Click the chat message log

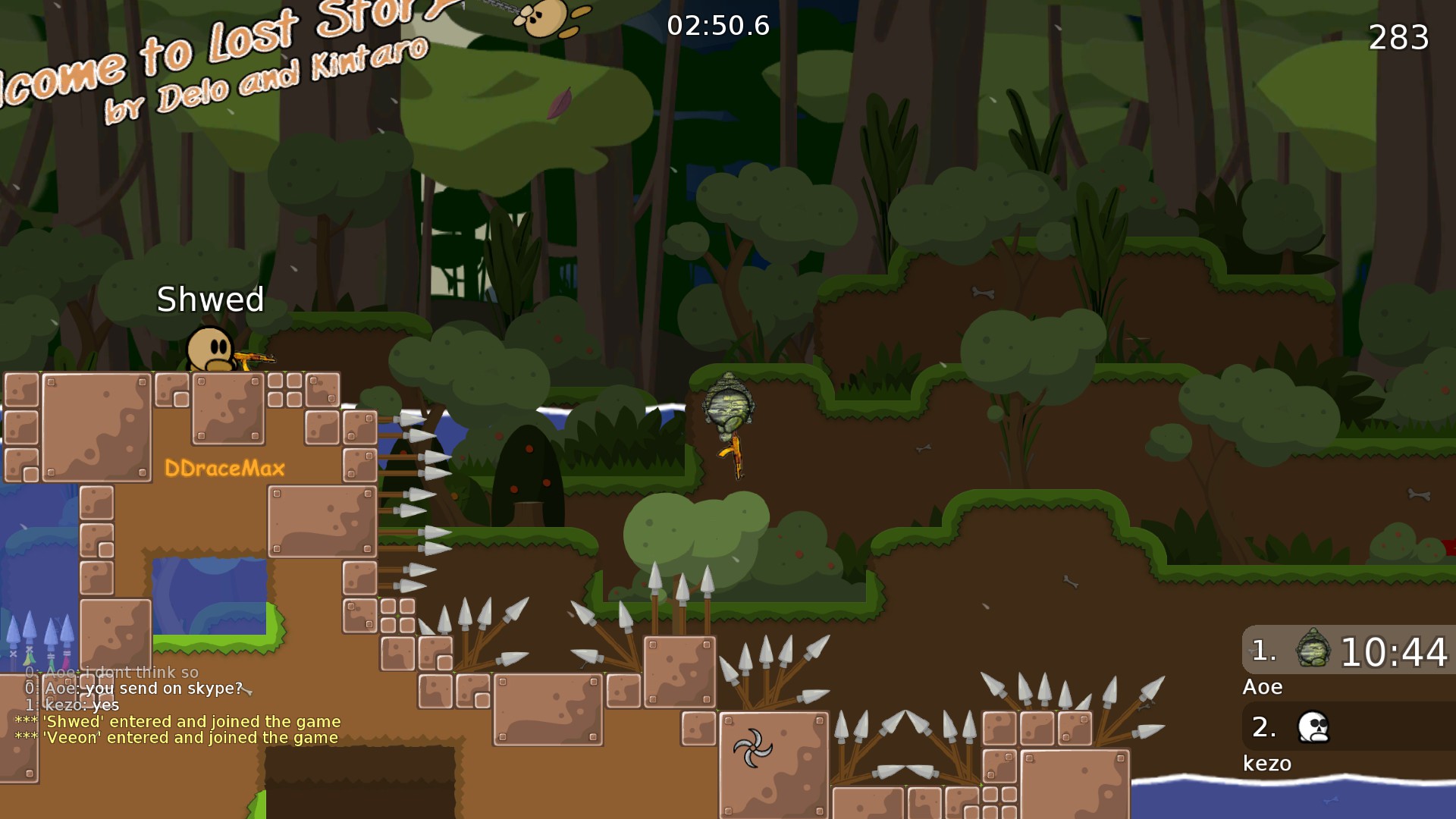[x=178, y=705]
